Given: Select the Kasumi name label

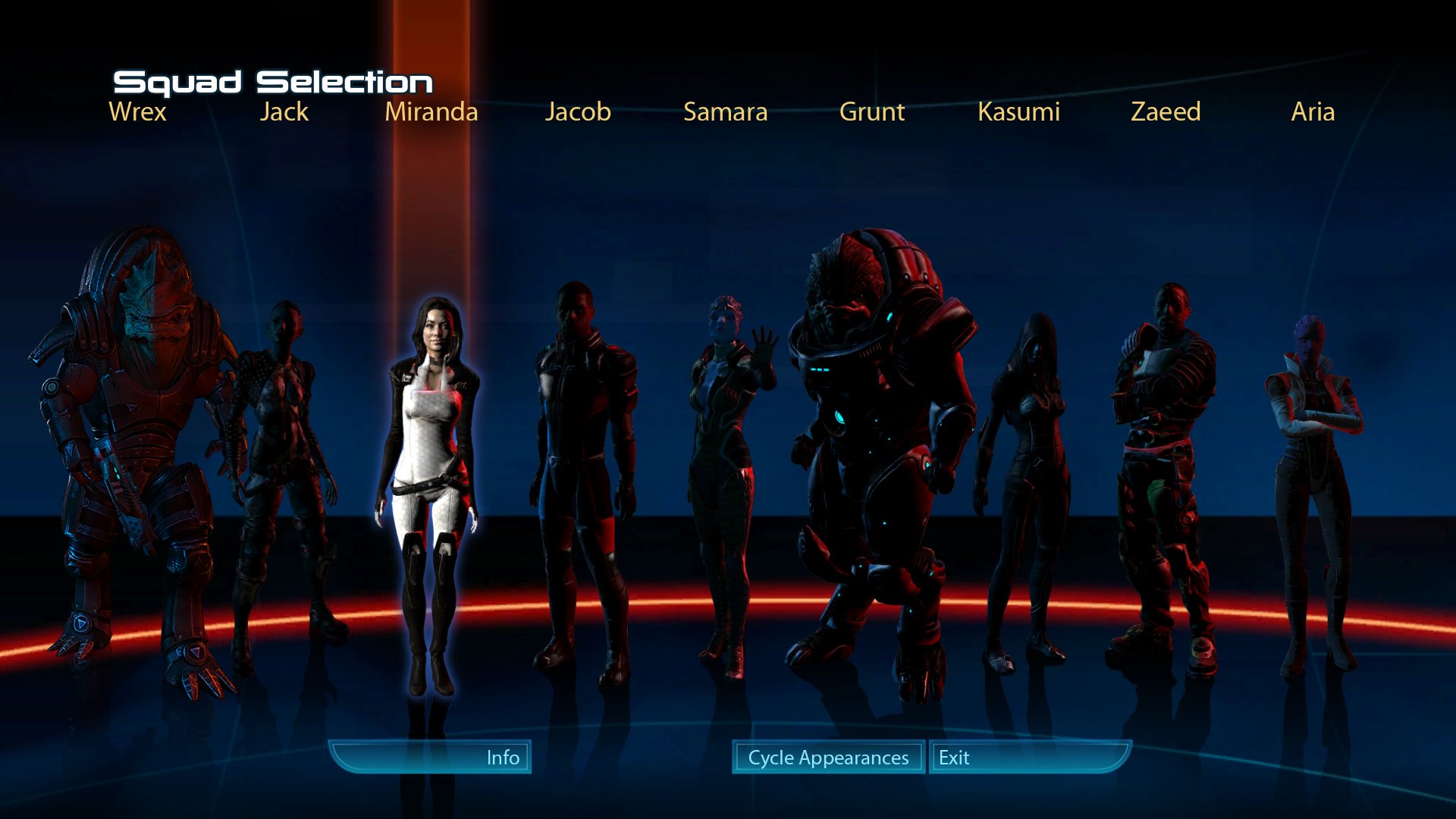Looking at the screenshot, I should 1018,112.
